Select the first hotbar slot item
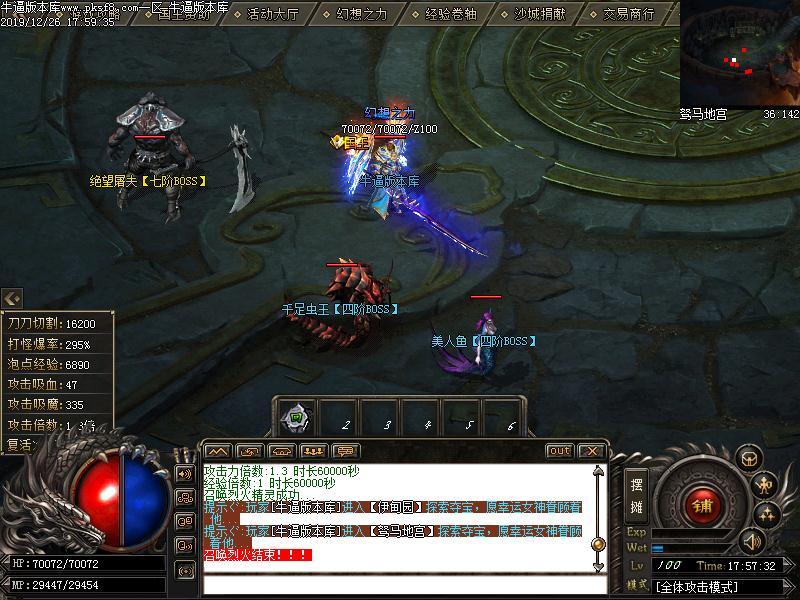This screenshot has height=600, width=800. (x=297, y=416)
